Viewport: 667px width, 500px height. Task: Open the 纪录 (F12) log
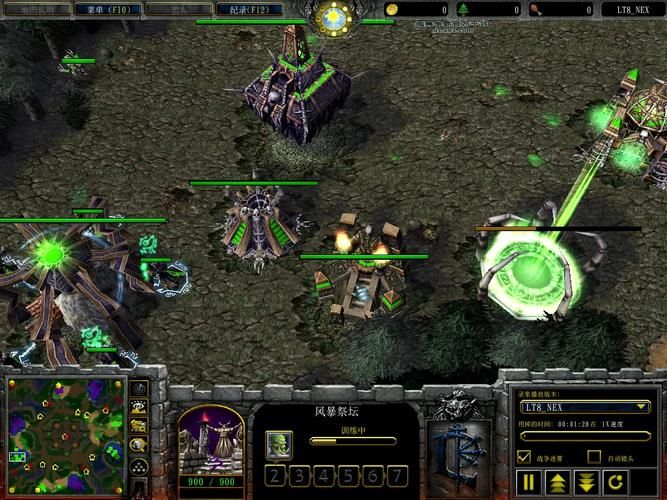point(248,9)
